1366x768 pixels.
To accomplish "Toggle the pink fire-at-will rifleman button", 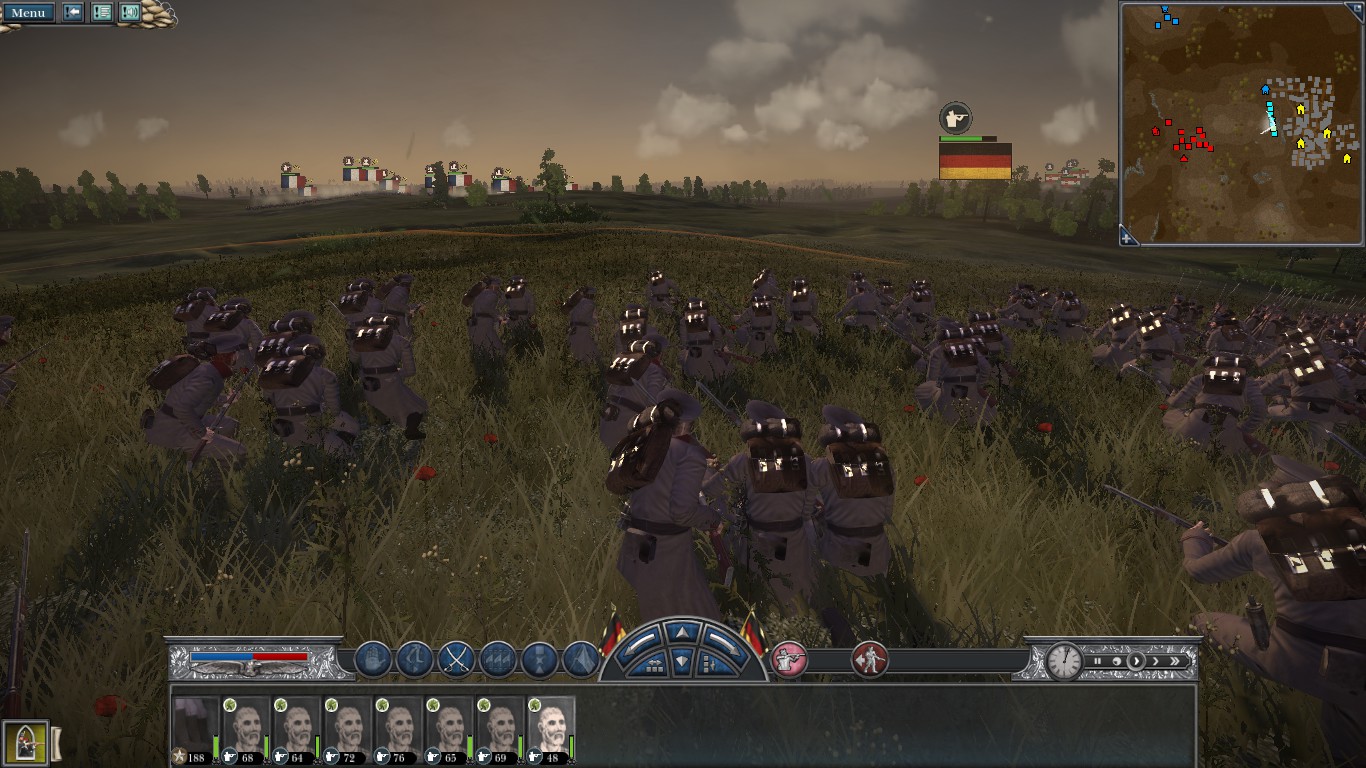I will coord(789,659).
